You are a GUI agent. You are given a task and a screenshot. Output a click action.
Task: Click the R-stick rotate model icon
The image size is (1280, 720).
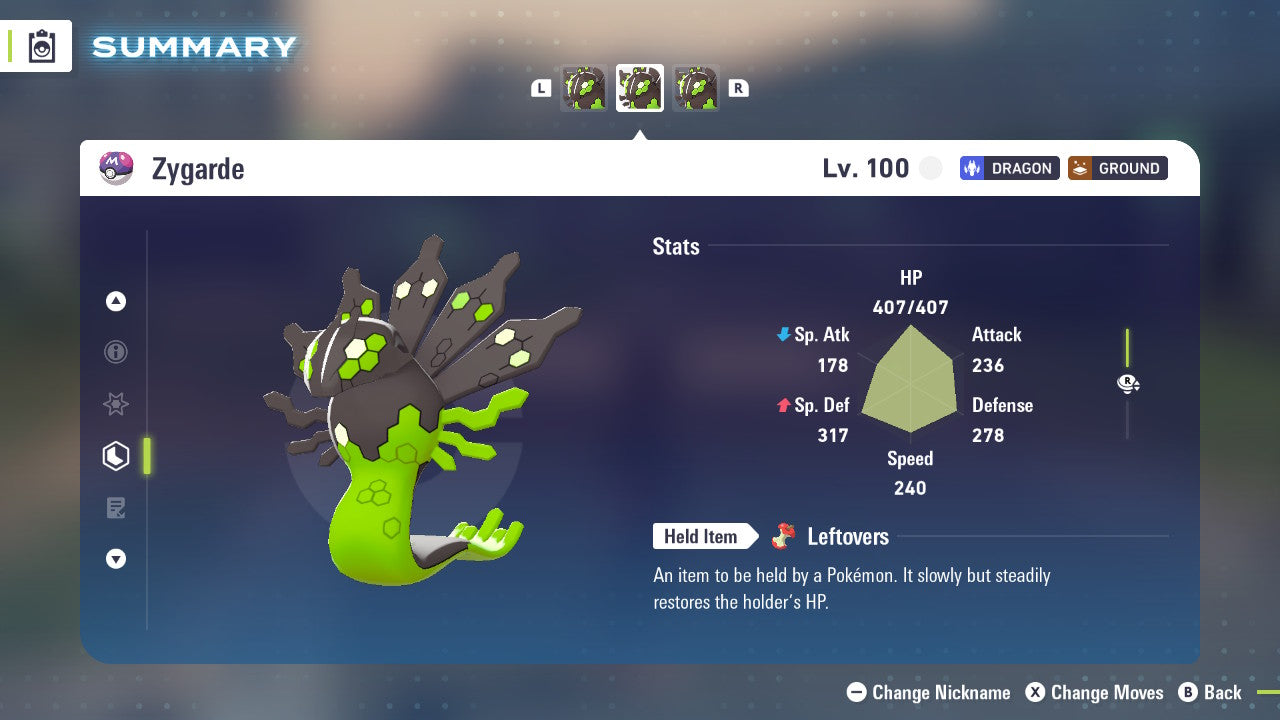(x=1127, y=383)
